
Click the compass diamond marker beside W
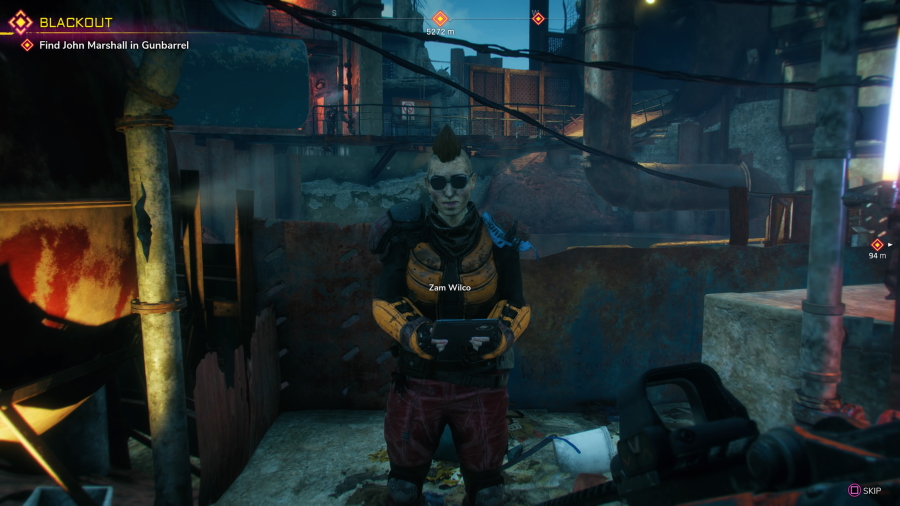coord(538,18)
